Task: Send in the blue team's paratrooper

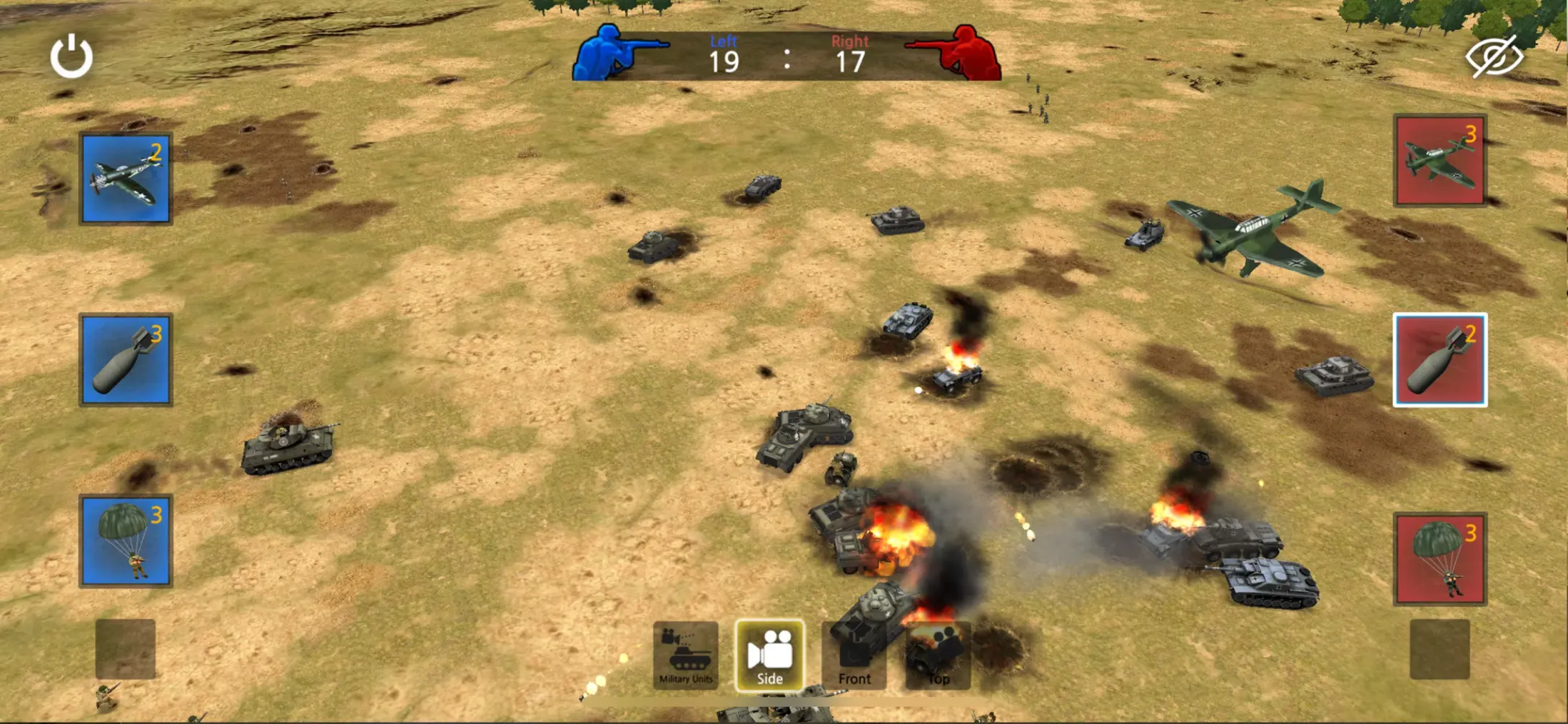Action: pyautogui.click(x=126, y=541)
